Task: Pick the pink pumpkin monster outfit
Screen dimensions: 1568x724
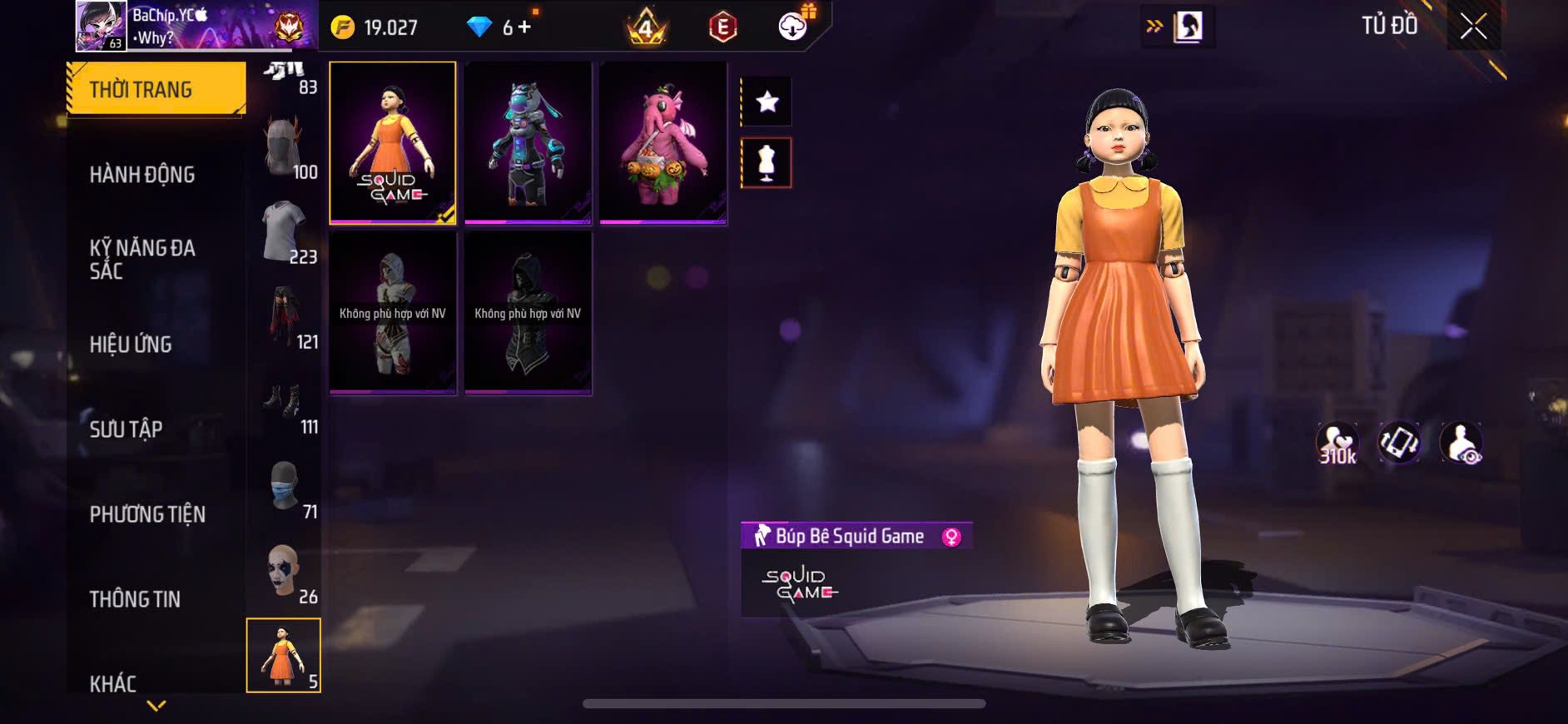Action: pos(662,143)
